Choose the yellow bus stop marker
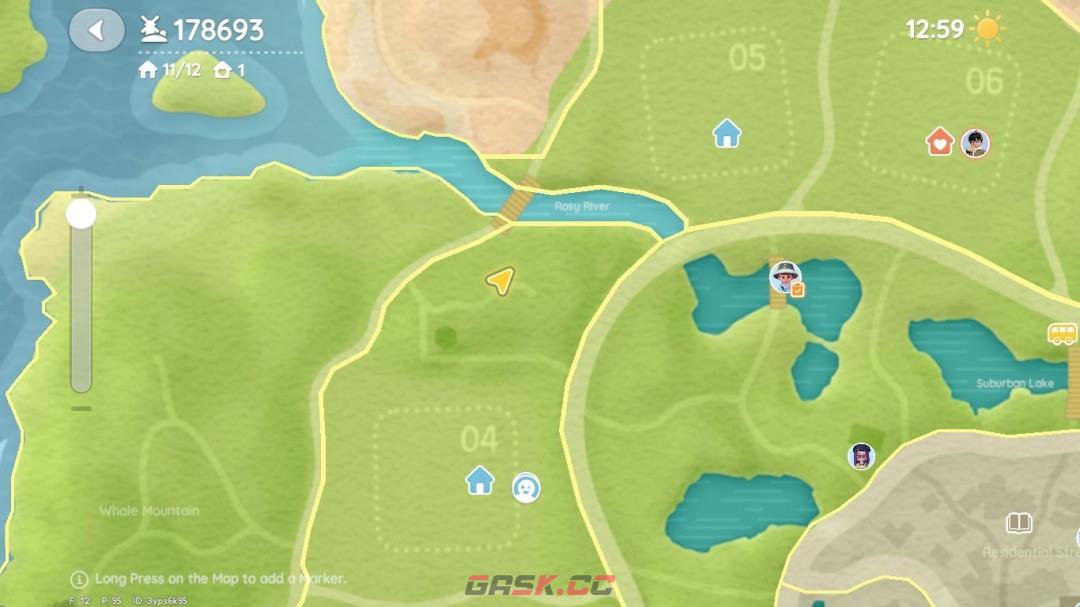Screen dimensions: 1080x607 pos(1062,334)
